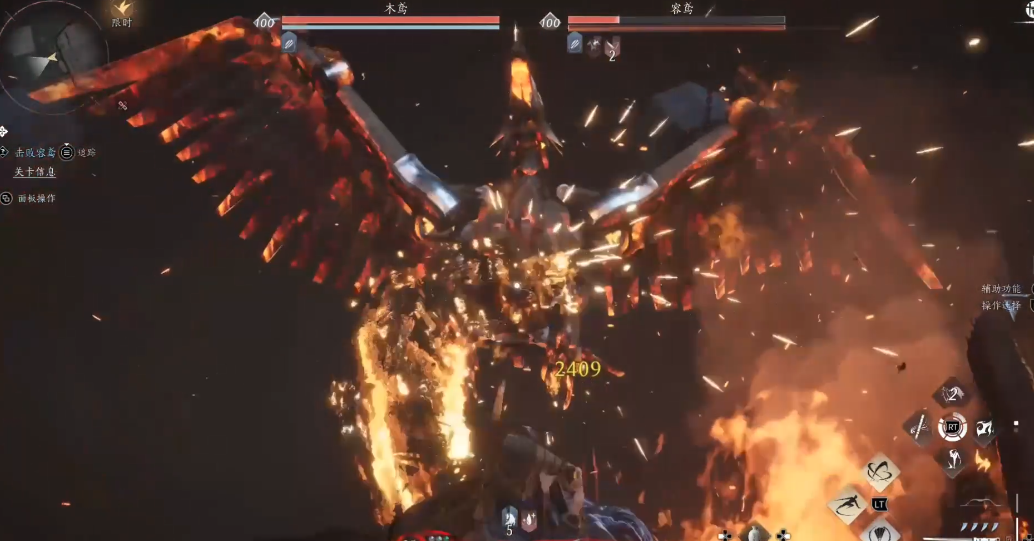The image size is (1034, 541).
Task: Click the 限时 timed-event icon
Action: [x=122, y=12]
